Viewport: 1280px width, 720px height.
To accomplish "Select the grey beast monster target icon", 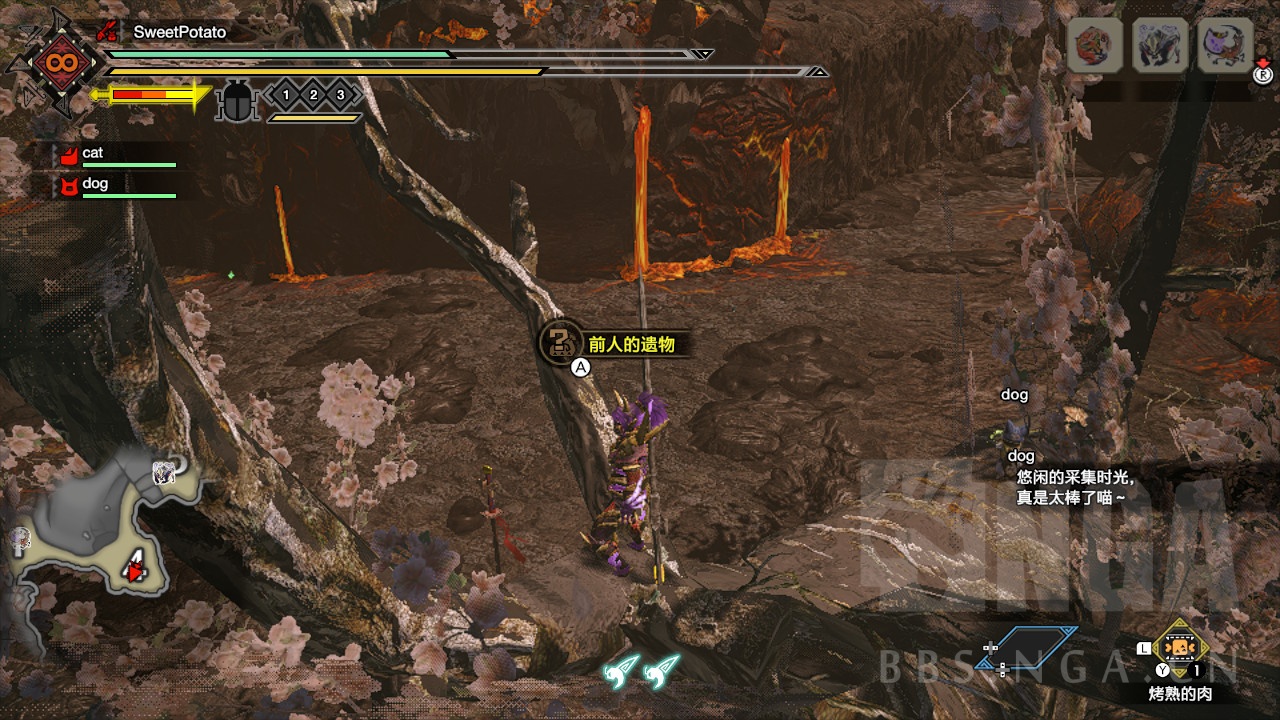I will coord(1160,47).
